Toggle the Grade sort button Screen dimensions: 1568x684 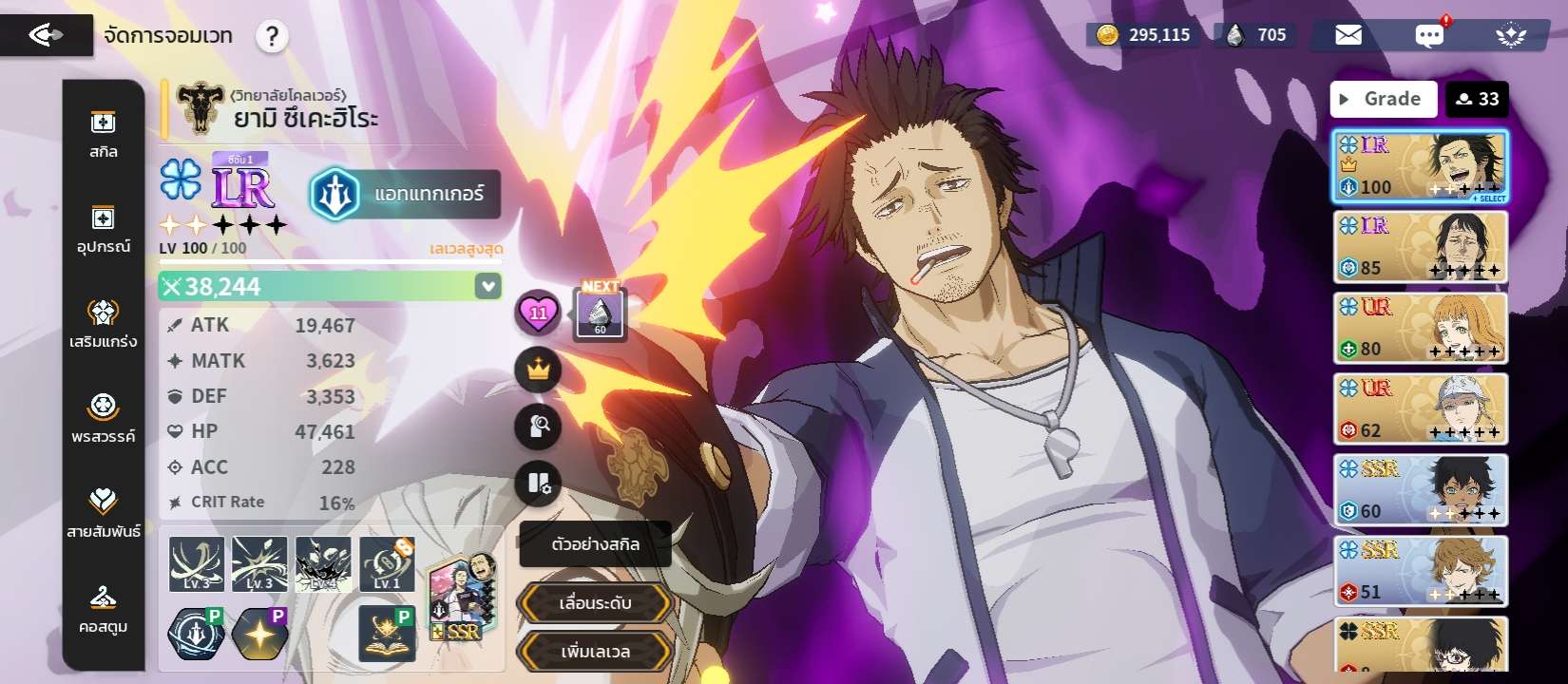1384,99
